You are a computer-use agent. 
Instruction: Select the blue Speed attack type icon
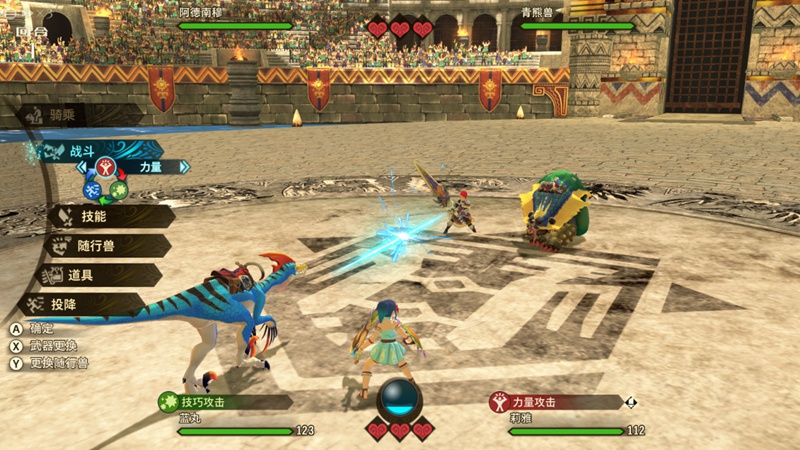tap(92, 189)
